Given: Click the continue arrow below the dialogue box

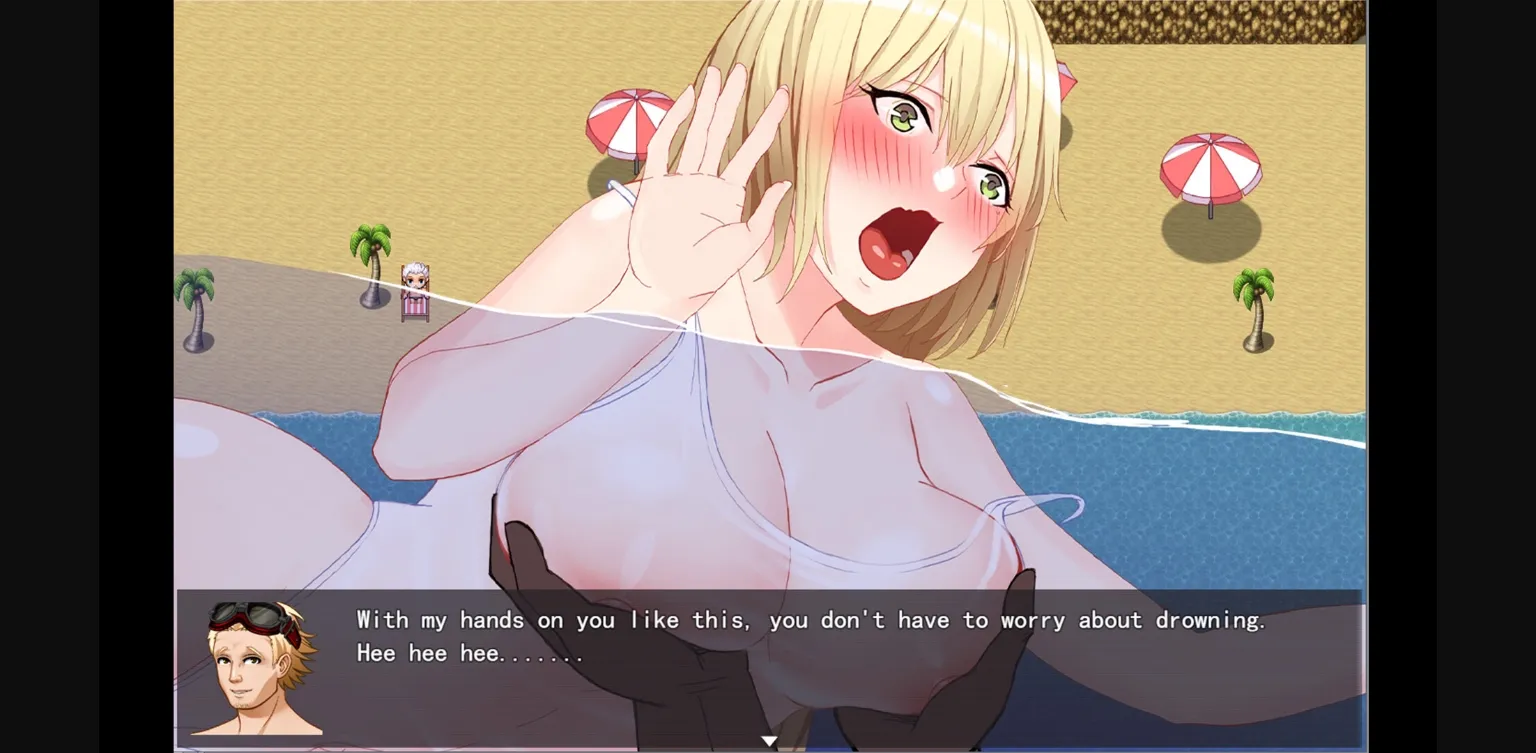Looking at the screenshot, I should 768,740.
